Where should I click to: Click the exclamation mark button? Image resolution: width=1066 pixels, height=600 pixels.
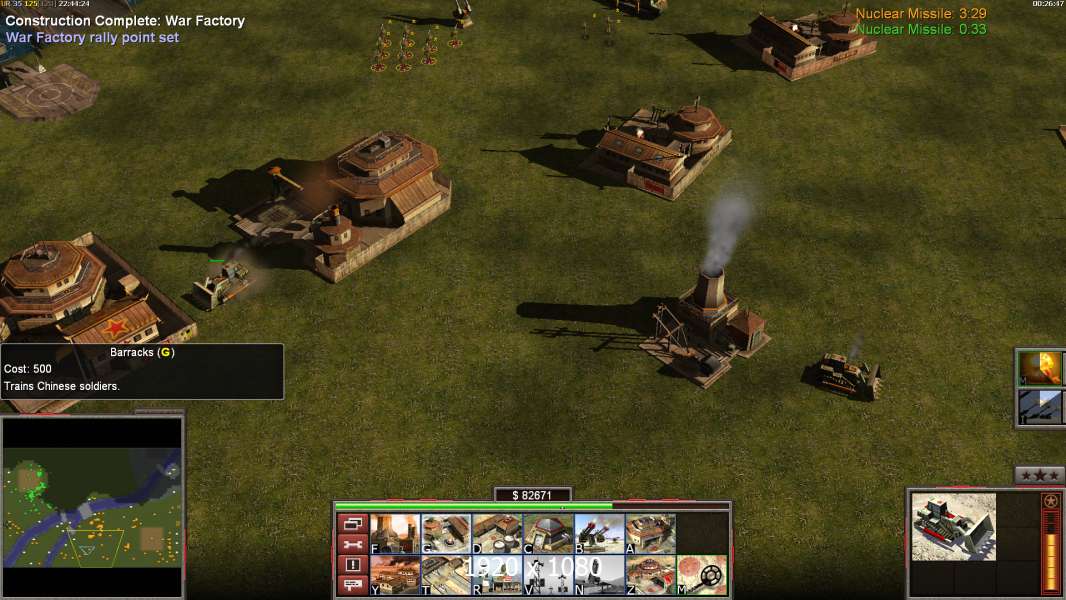[351, 565]
